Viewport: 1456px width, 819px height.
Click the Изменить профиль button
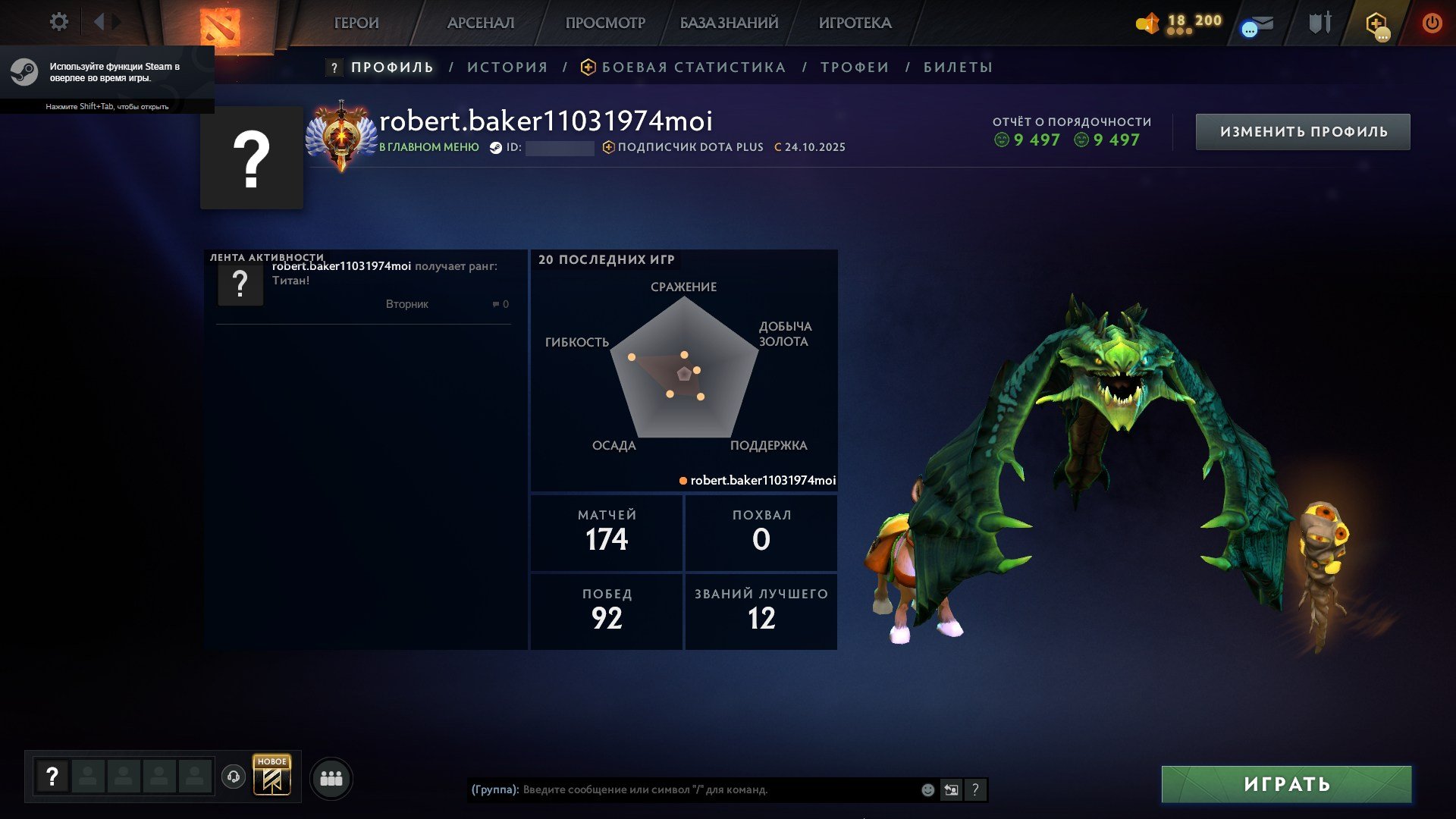(1303, 132)
